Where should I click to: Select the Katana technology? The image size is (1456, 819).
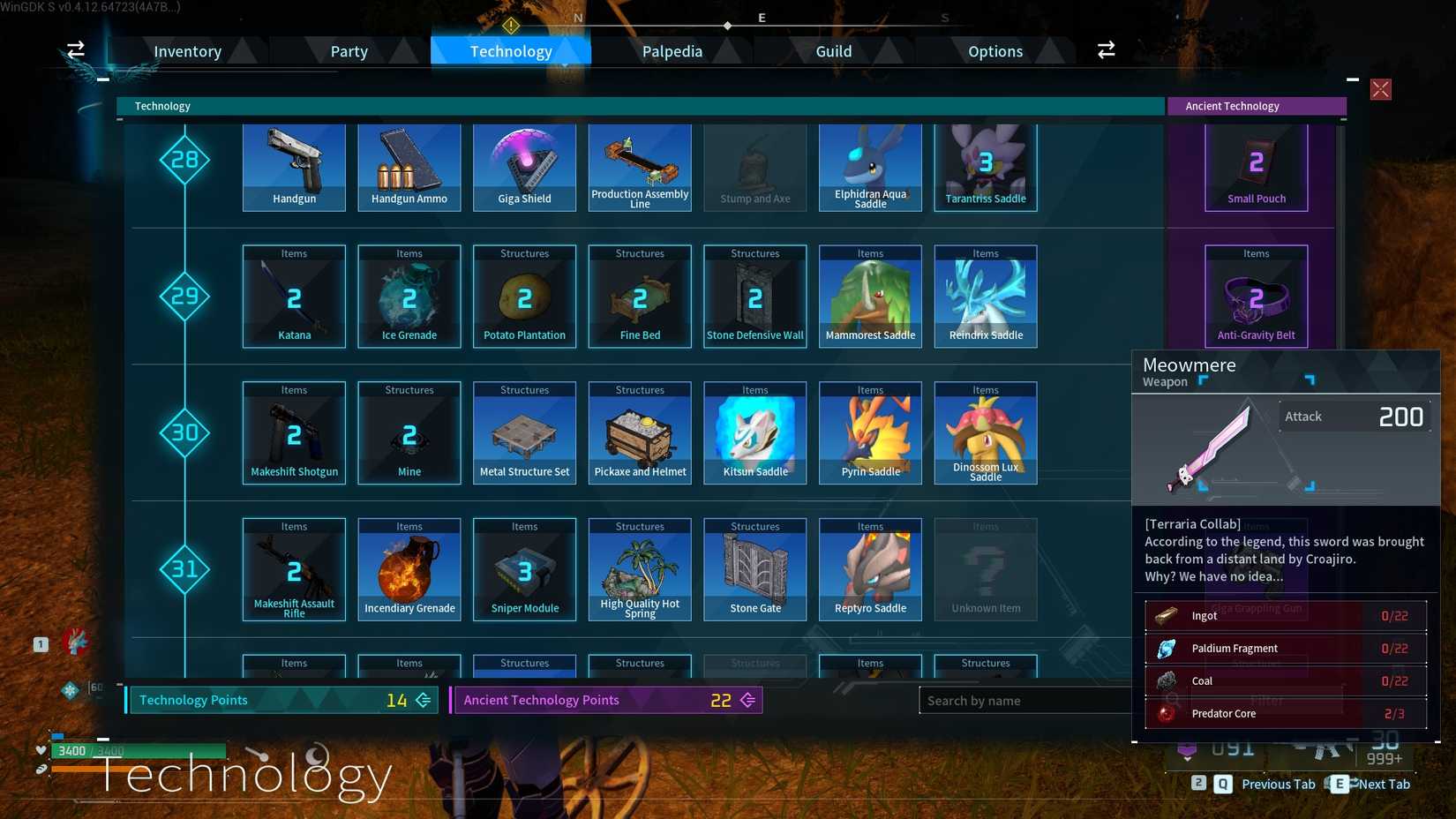(294, 296)
